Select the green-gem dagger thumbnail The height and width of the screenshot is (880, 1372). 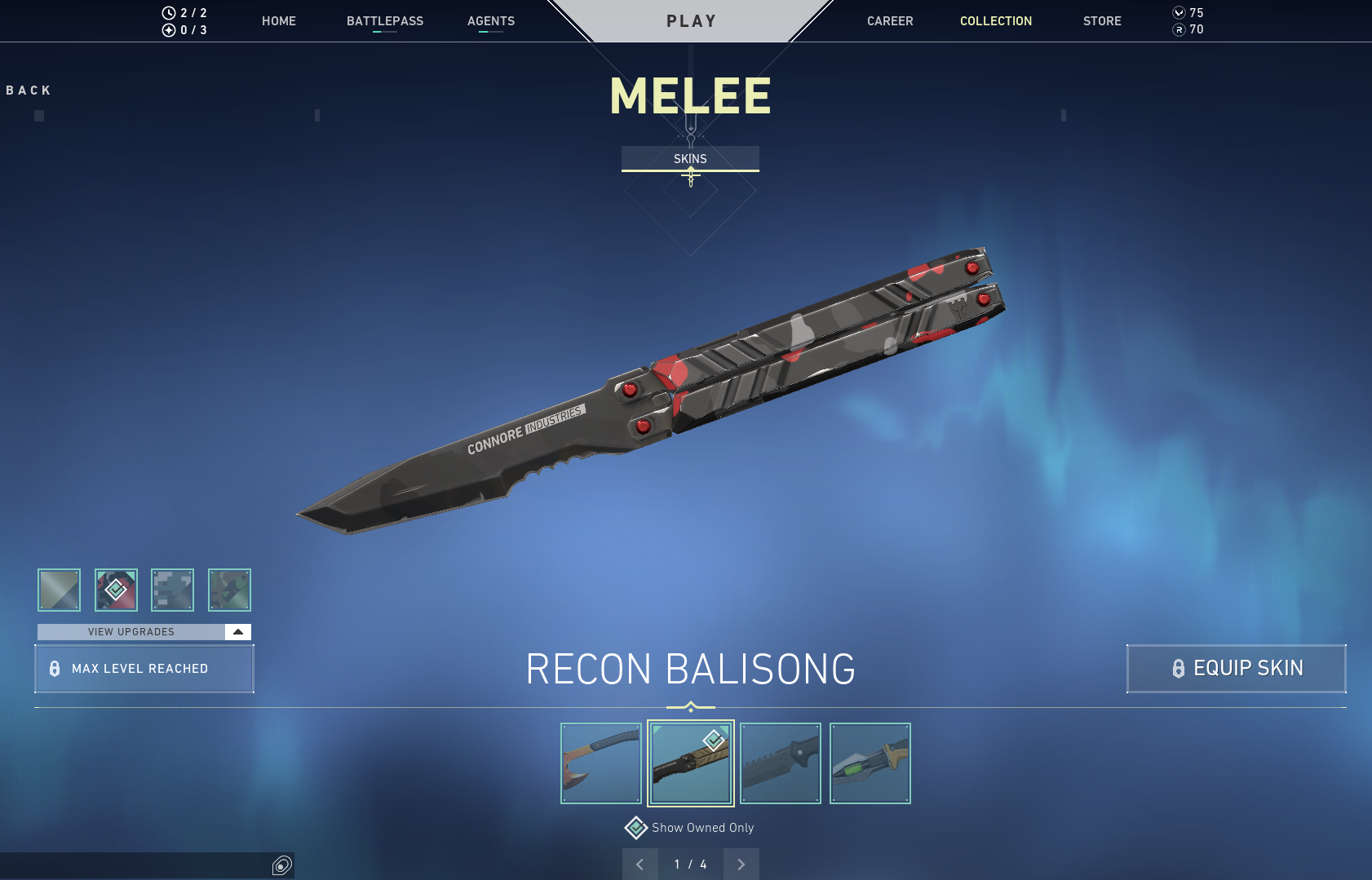pyautogui.click(x=870, y=763)
